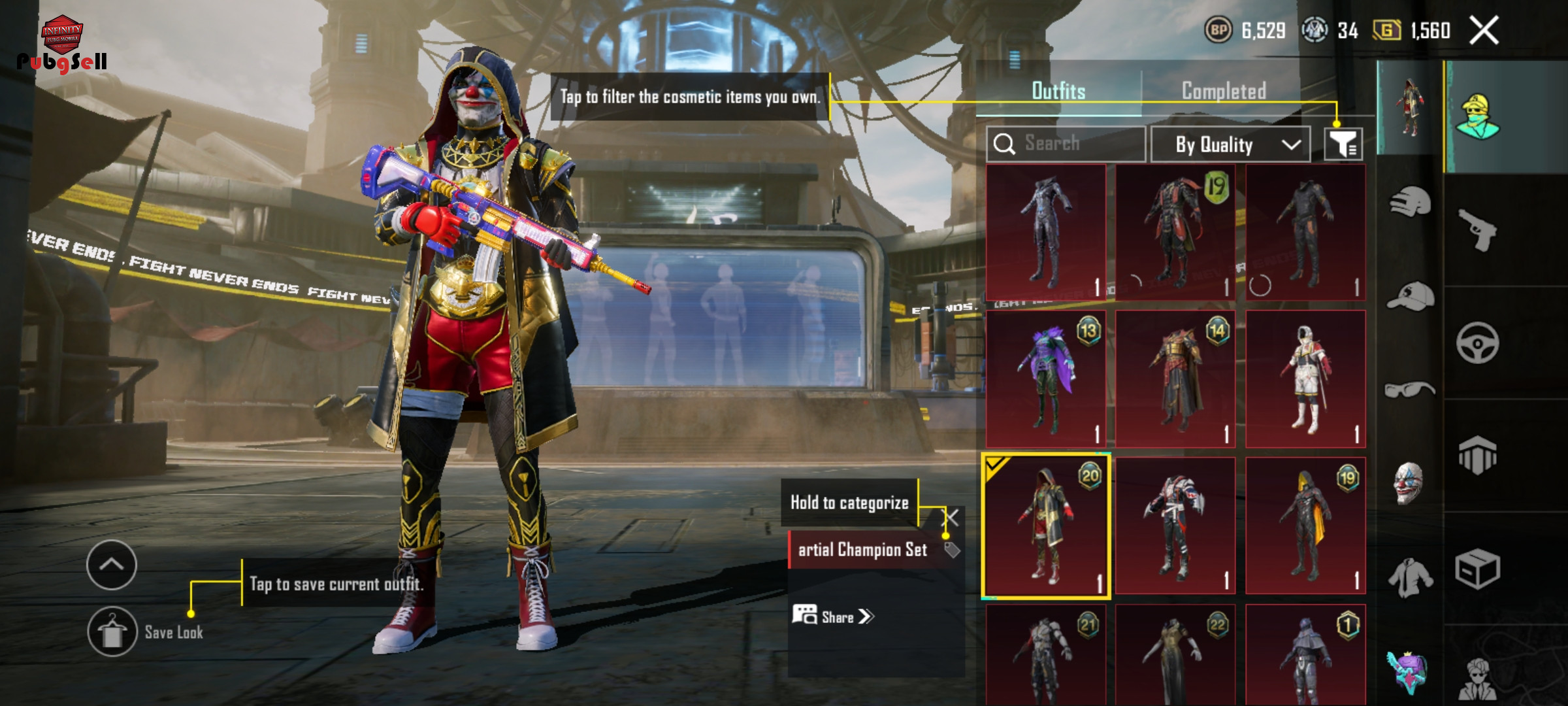Switch to the pistol weapon skins section

point(1478,229)
